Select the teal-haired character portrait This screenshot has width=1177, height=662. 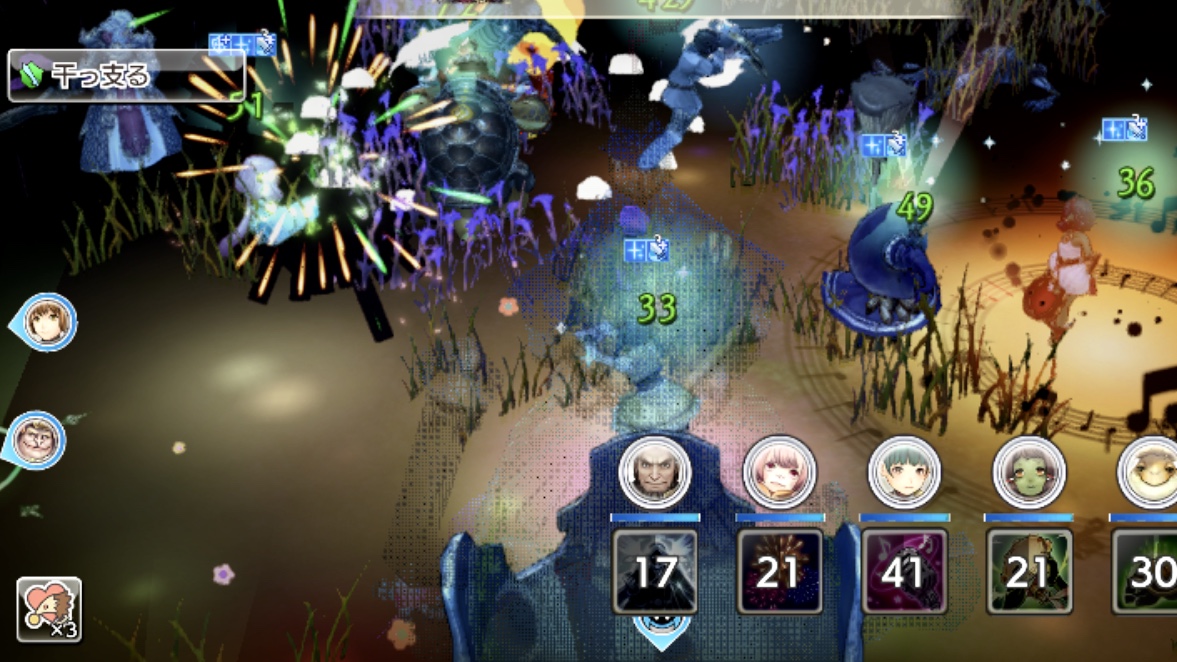[x=904, y=471]
